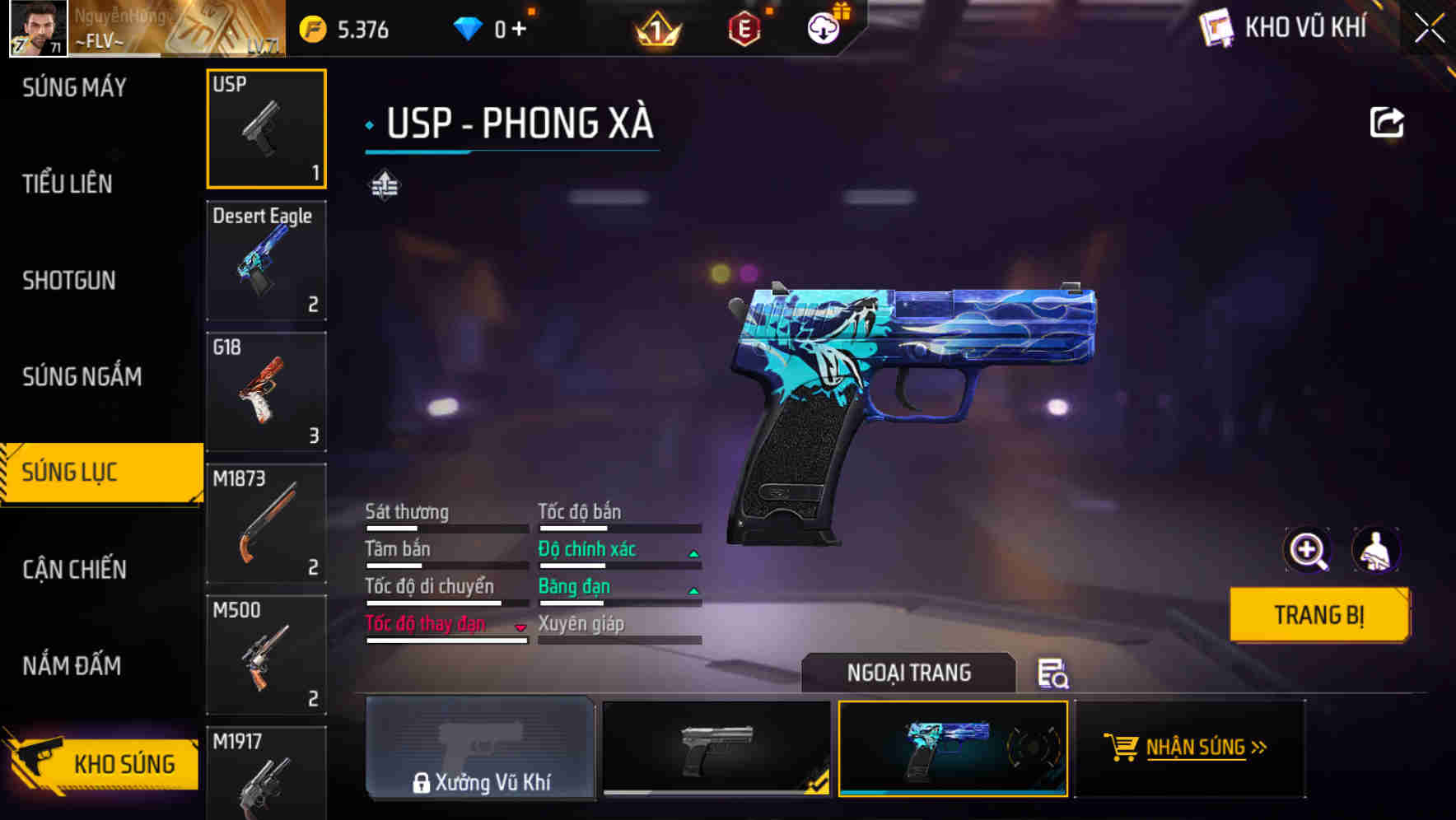This screenshot has width=1456, height=820.
Task: Select the Desert Eagle thumbnail
Action: click(266, 259)
